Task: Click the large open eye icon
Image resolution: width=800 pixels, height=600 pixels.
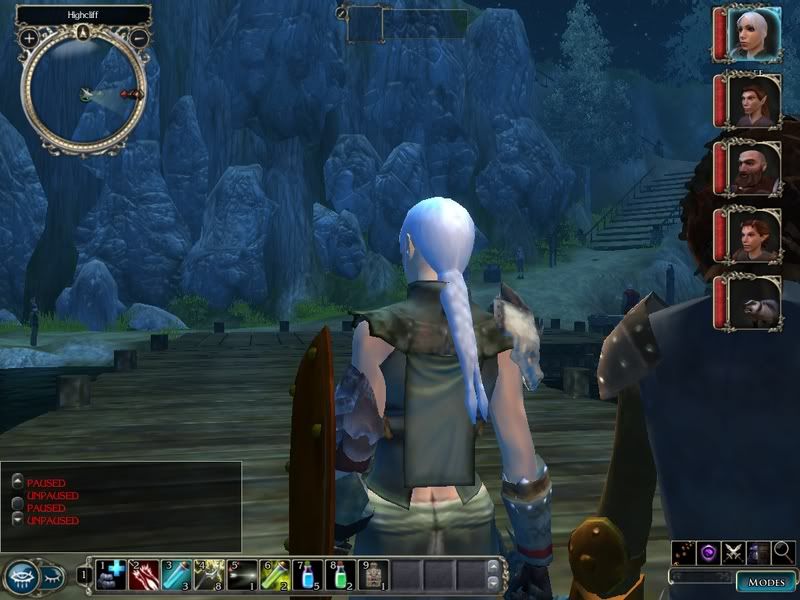Action: [x=22, y=577]
